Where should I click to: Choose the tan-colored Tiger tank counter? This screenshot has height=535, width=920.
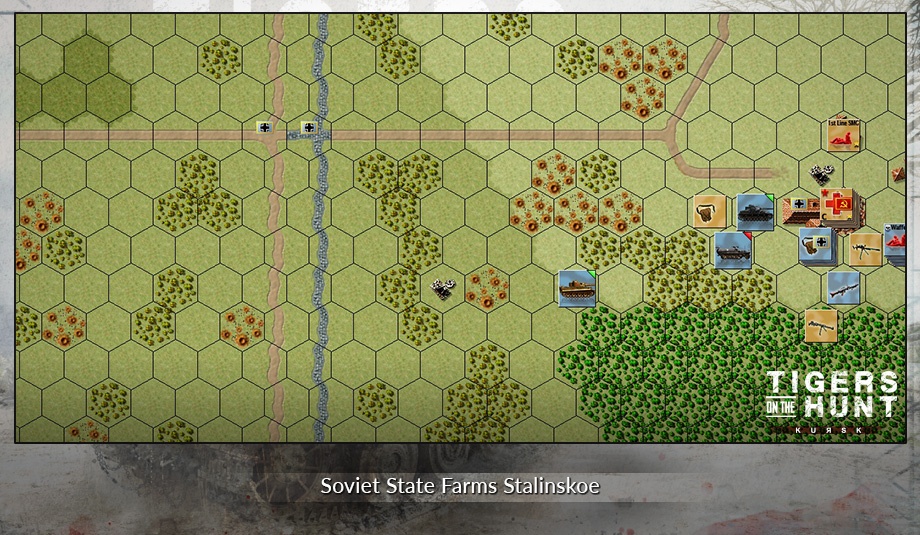click(577, 288)
